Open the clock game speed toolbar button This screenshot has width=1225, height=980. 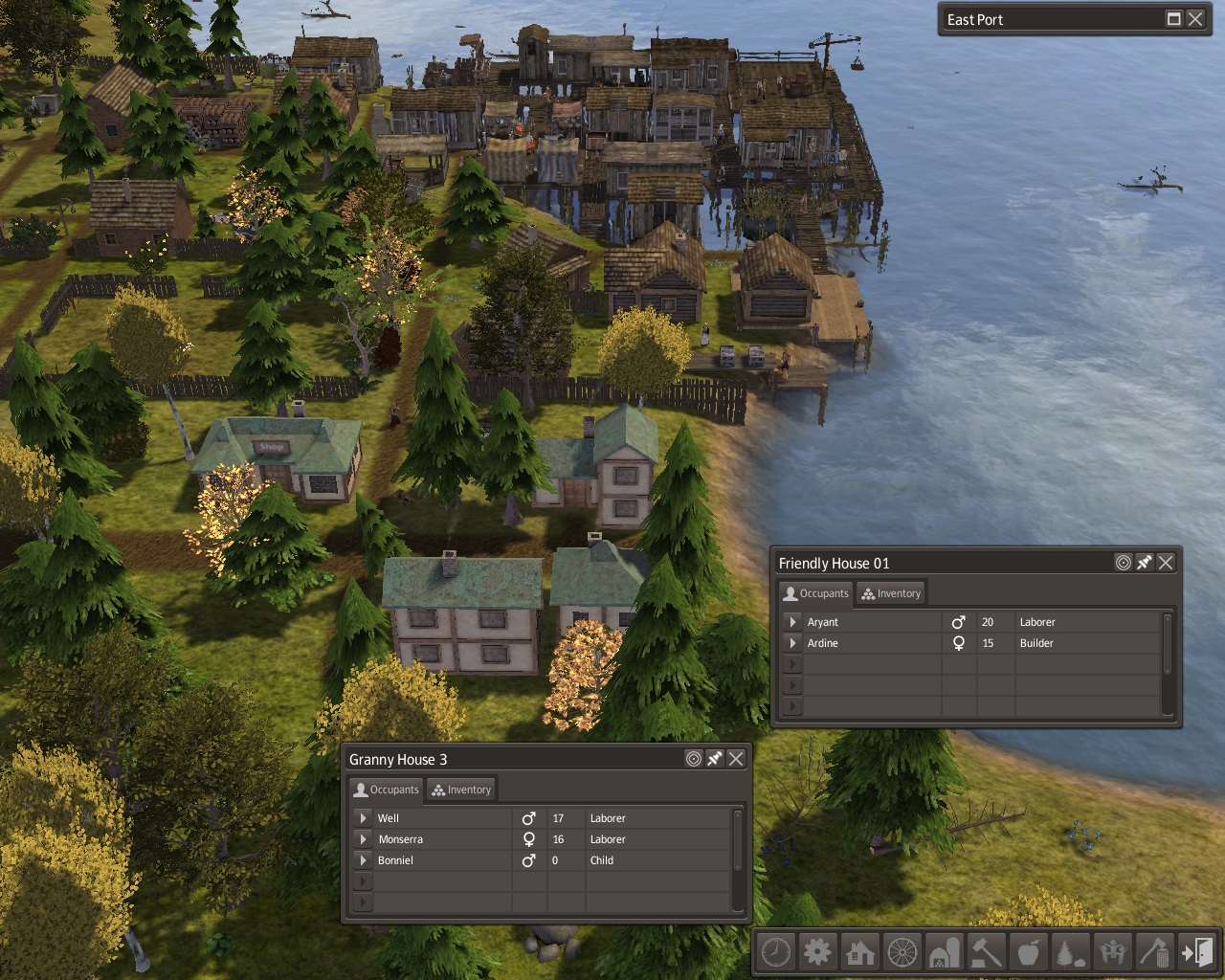(776, 952)
